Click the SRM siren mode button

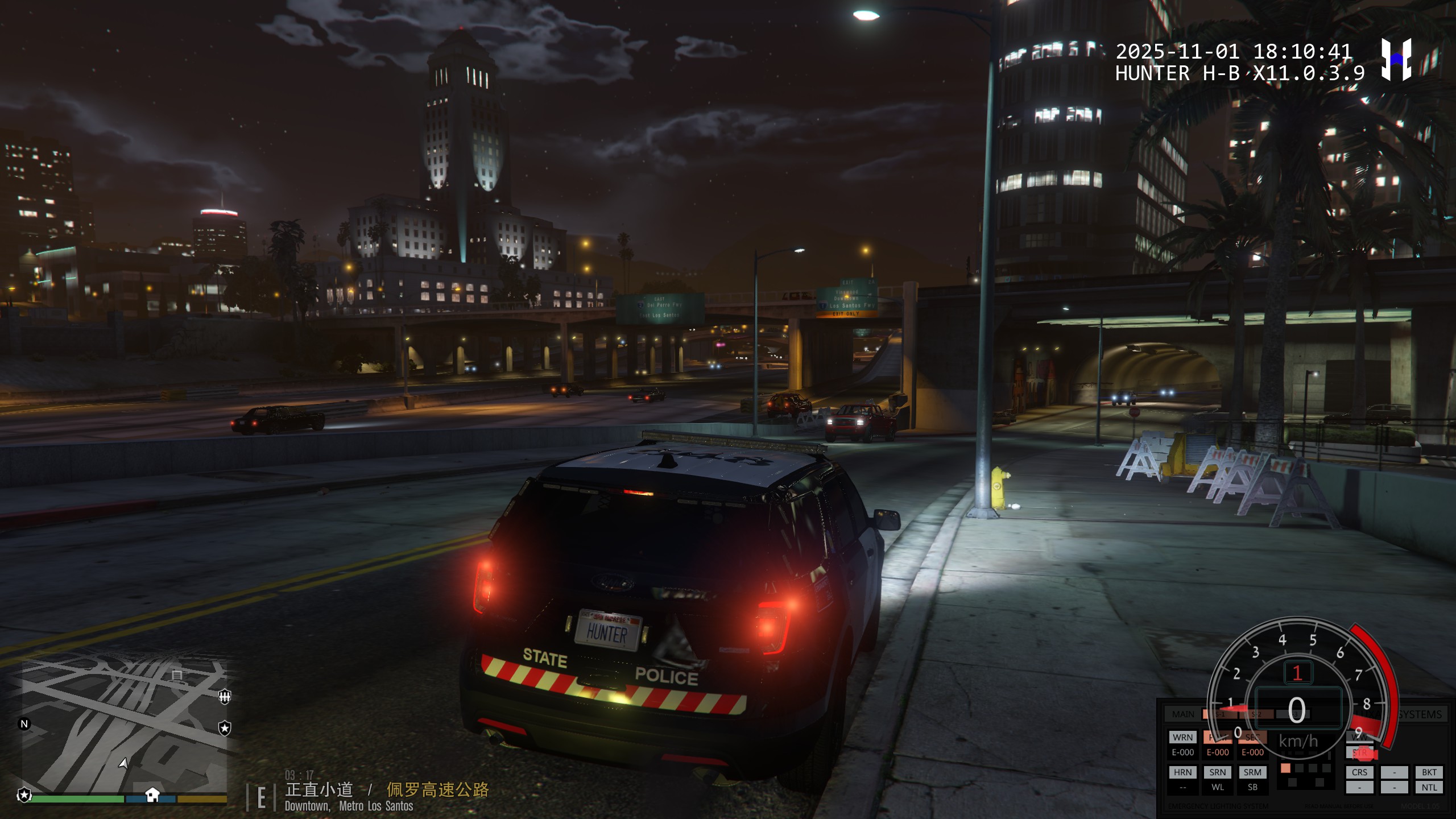point(1252,772)
